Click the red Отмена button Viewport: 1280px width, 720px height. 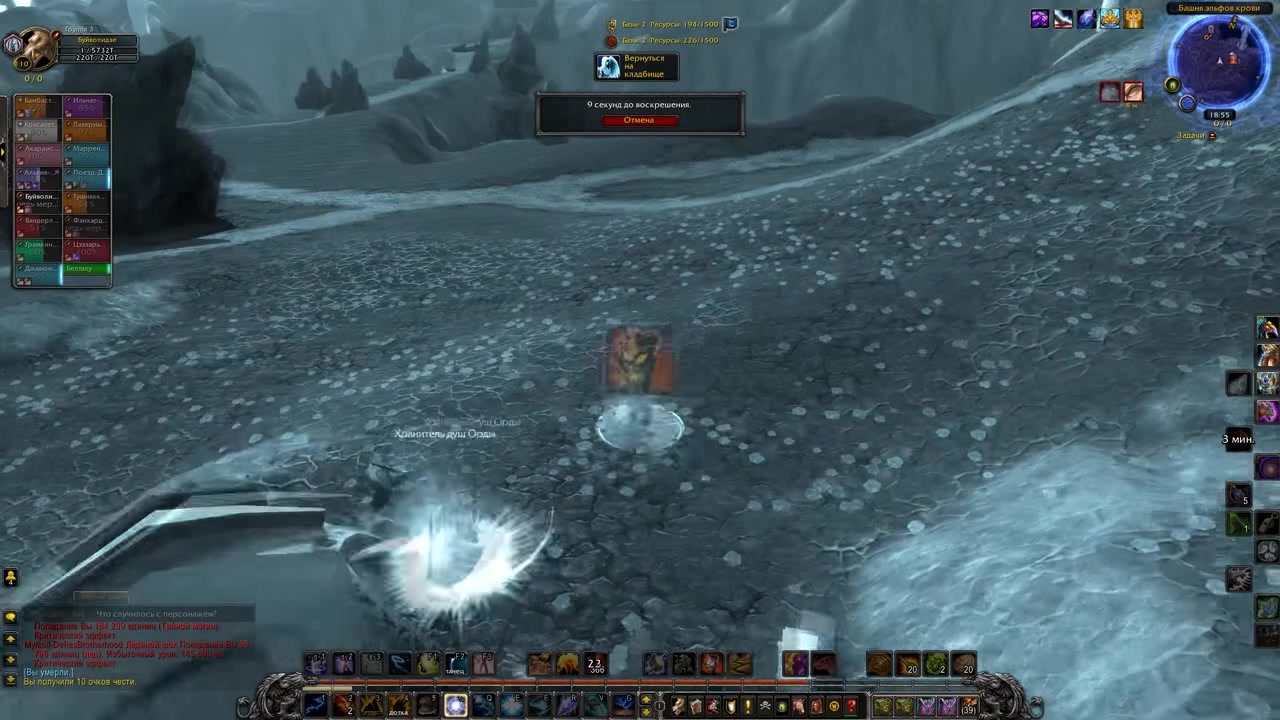pyautogui.click(x=639, y=120)
